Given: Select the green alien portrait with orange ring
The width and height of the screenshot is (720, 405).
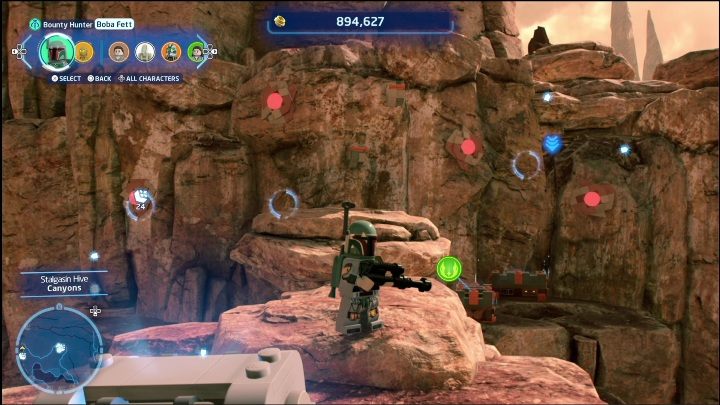Looking at the screenshot, I should click(171, 51).
